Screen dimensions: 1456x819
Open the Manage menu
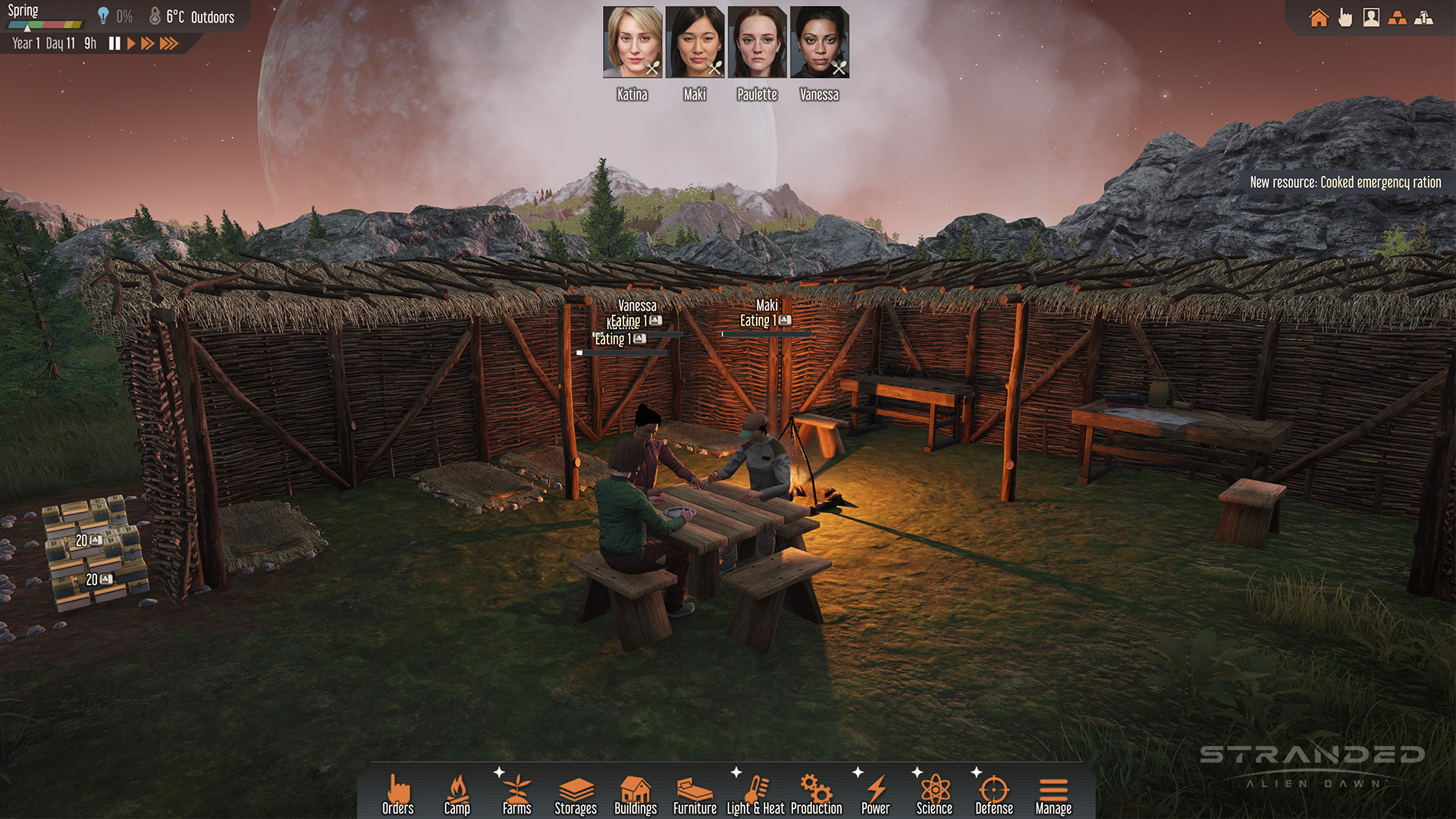1053,794
